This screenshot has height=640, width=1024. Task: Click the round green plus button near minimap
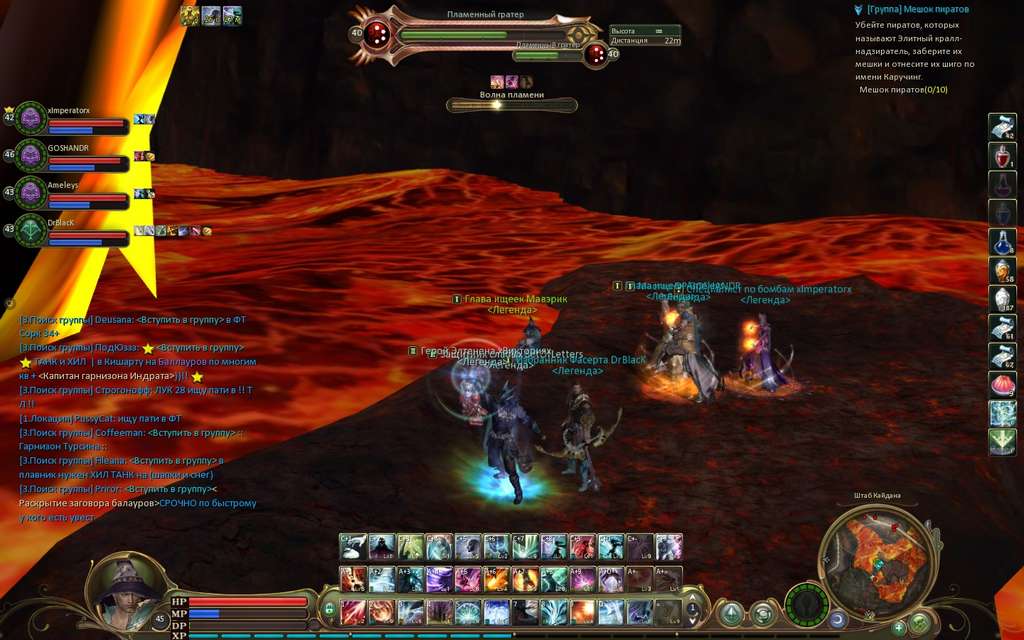tap(898, 627)
